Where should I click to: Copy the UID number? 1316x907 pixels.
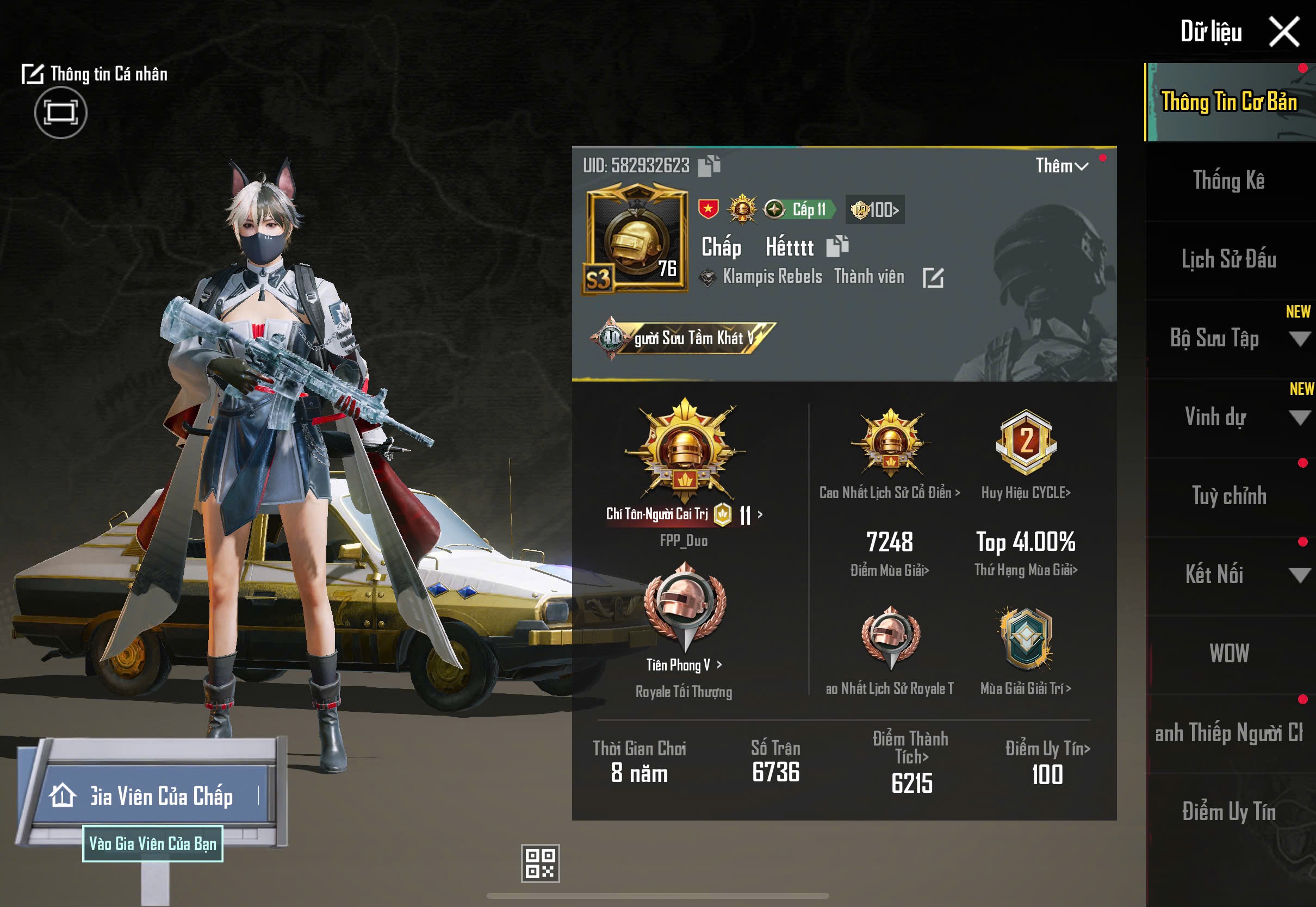point(709,165)
